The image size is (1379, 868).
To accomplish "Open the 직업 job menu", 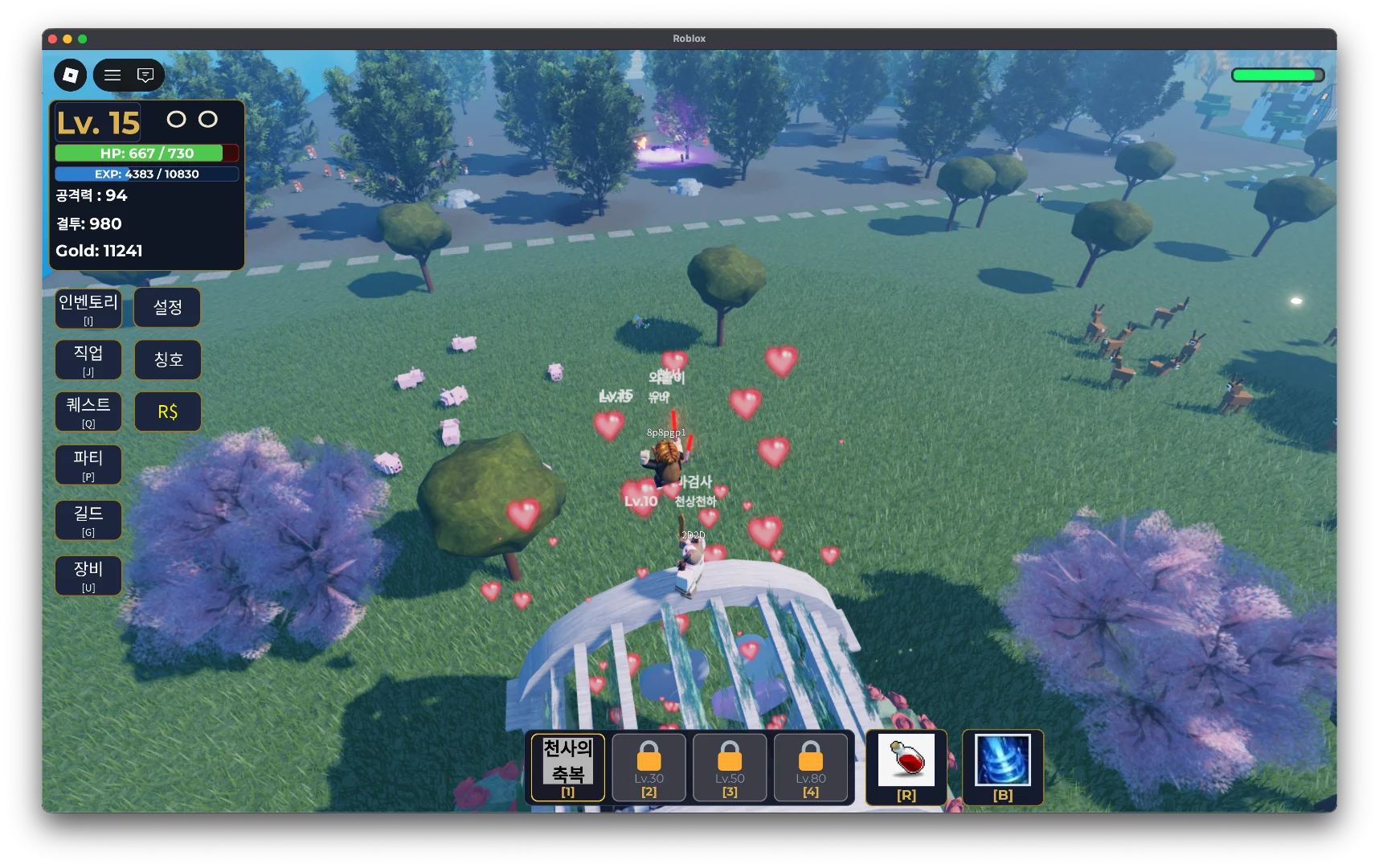I will coord(88,359).
